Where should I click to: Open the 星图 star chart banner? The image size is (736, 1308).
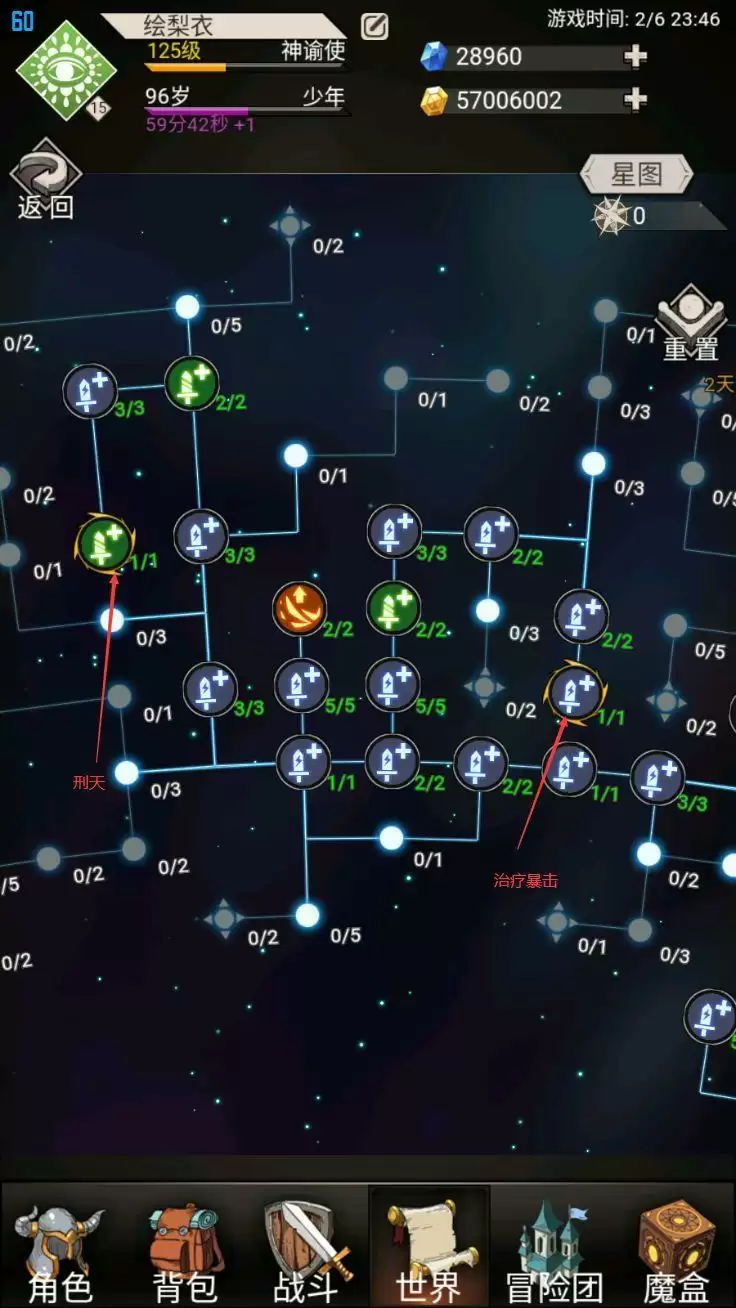tap(636, 174)
